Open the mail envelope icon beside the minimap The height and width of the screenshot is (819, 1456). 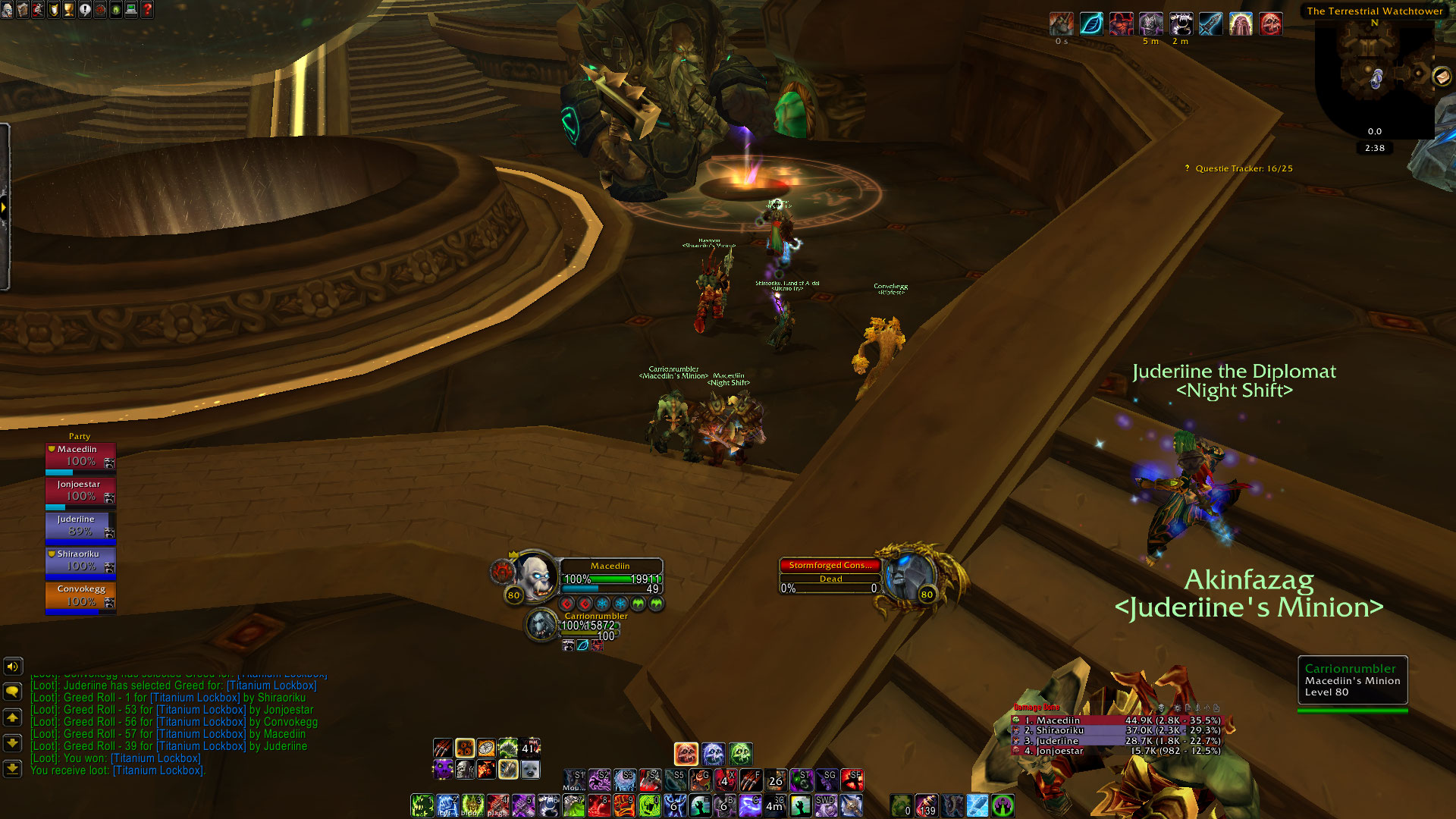click(x=1441, y=76)
